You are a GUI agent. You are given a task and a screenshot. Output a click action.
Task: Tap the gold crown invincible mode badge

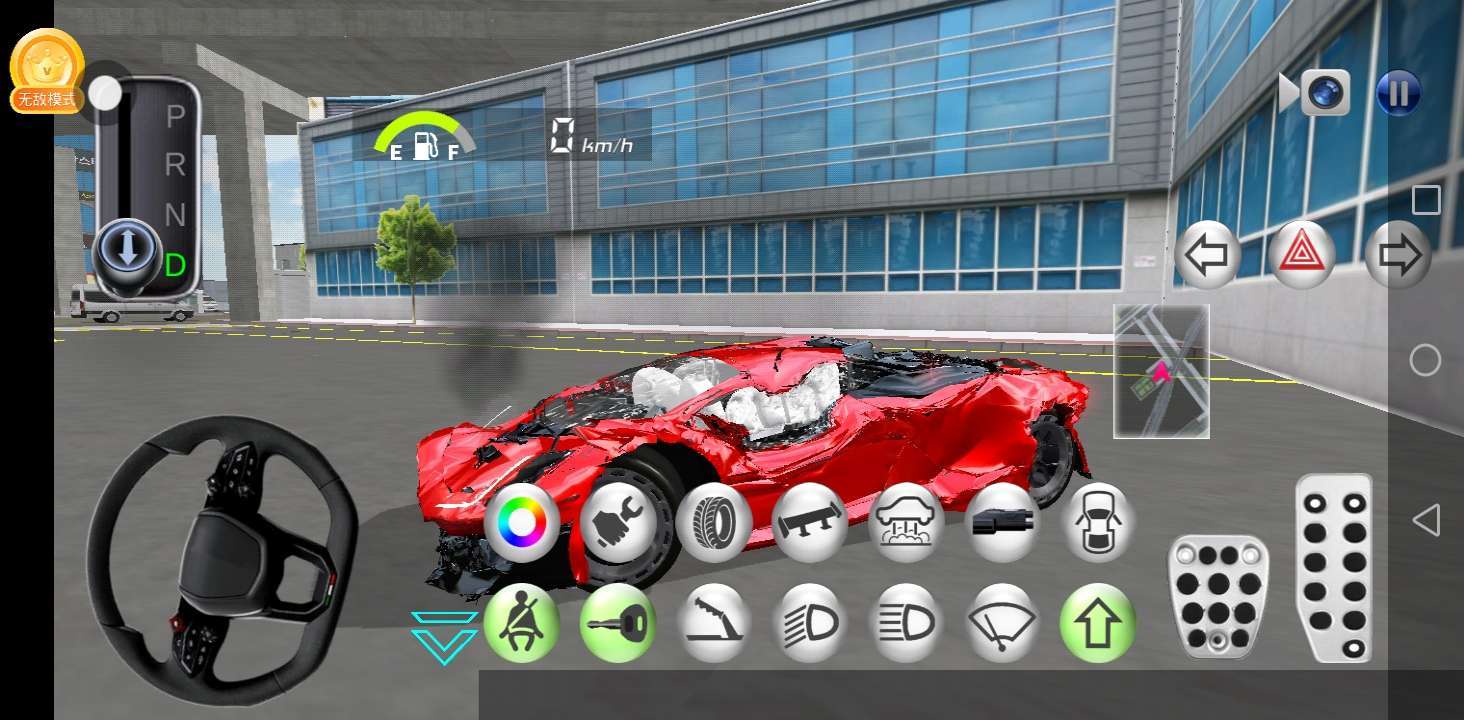click(47, 70)
